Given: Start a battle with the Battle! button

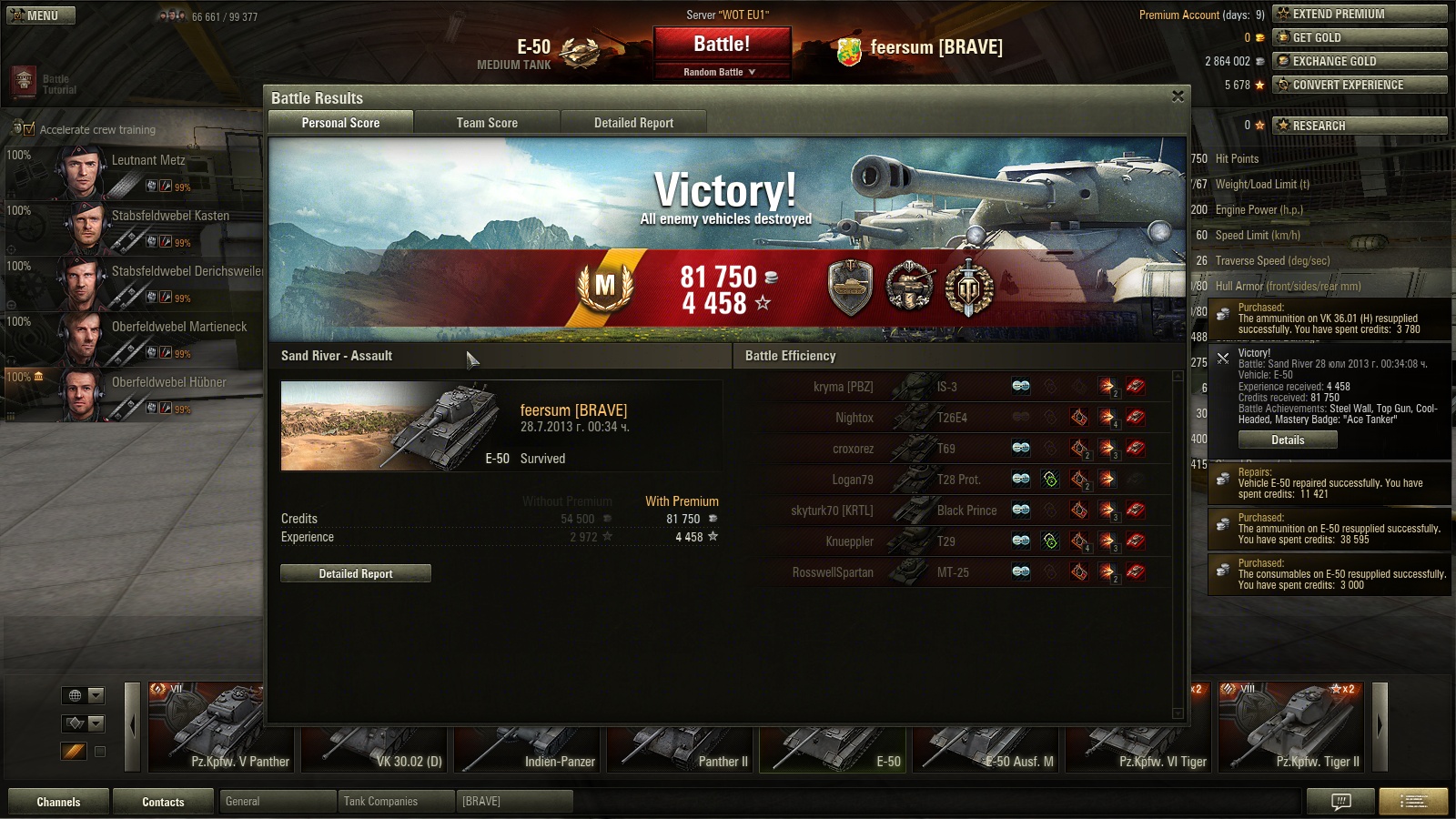Looking at the screenshot, I should tap(722, 44).
